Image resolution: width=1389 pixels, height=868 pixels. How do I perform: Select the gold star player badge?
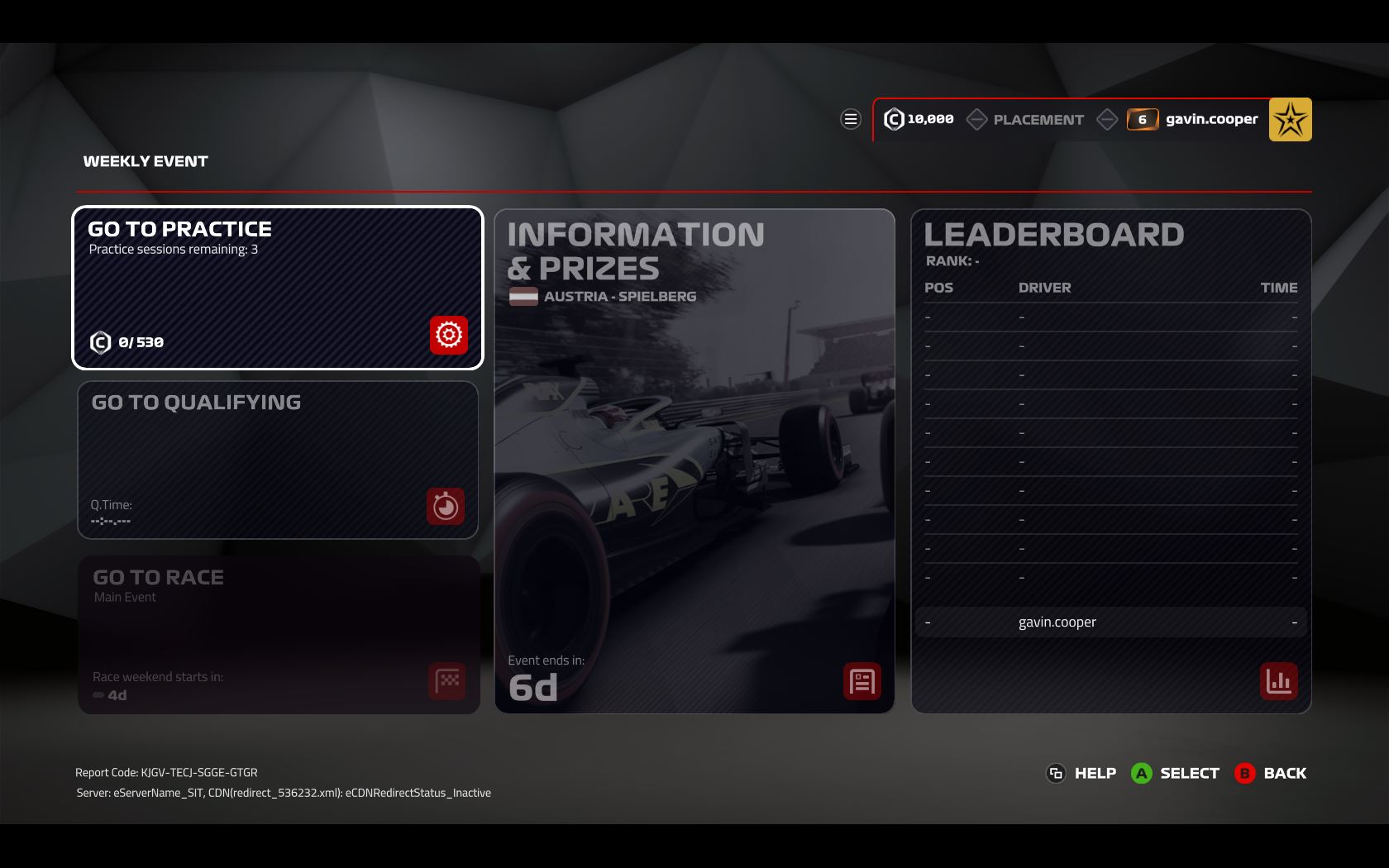[x=1290, y=120]
